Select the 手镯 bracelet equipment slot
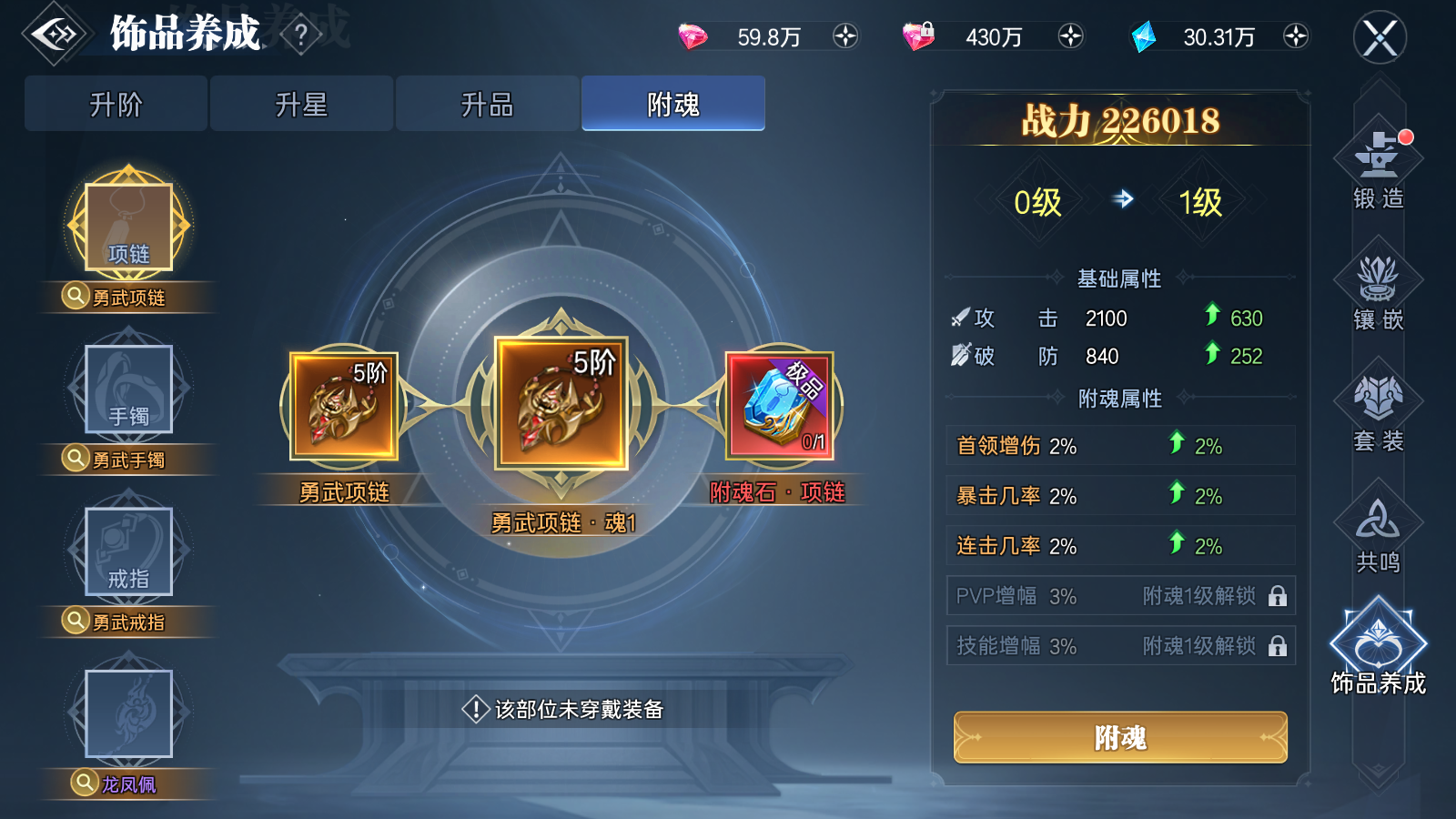This screenshot has width=1456, height=819. (x=127, y=389)
